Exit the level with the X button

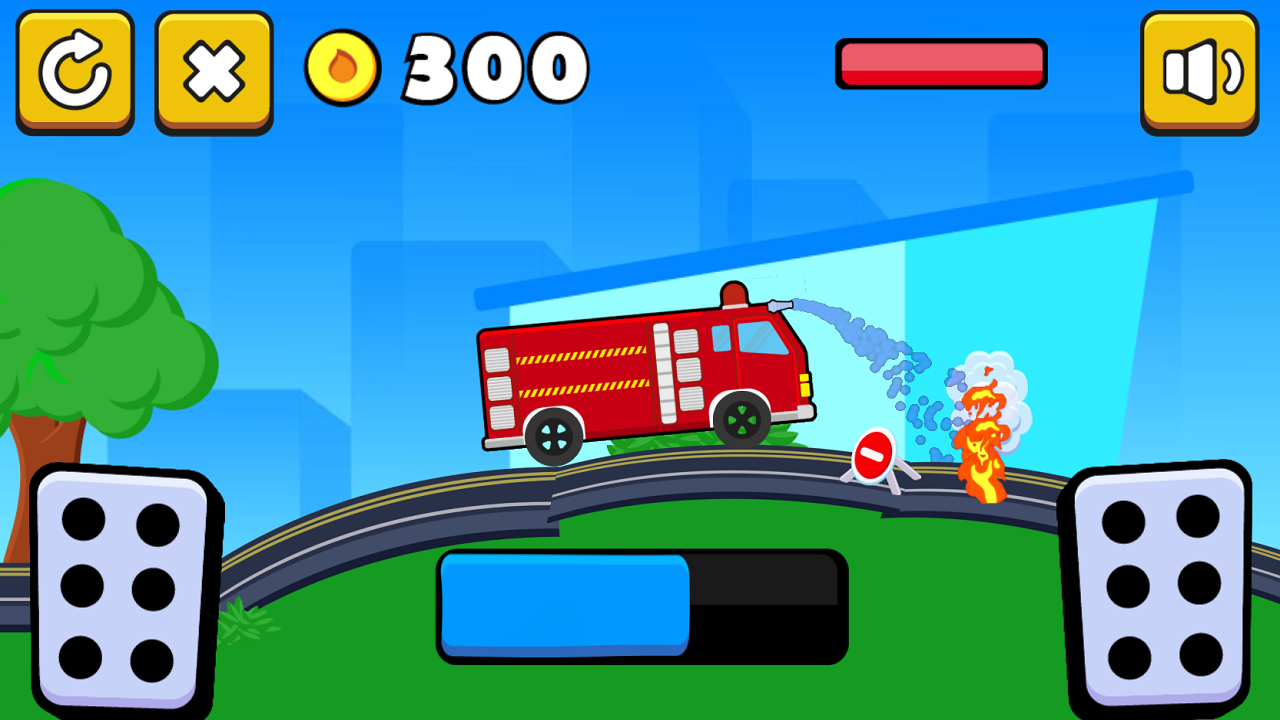click(x=213, y=67)
